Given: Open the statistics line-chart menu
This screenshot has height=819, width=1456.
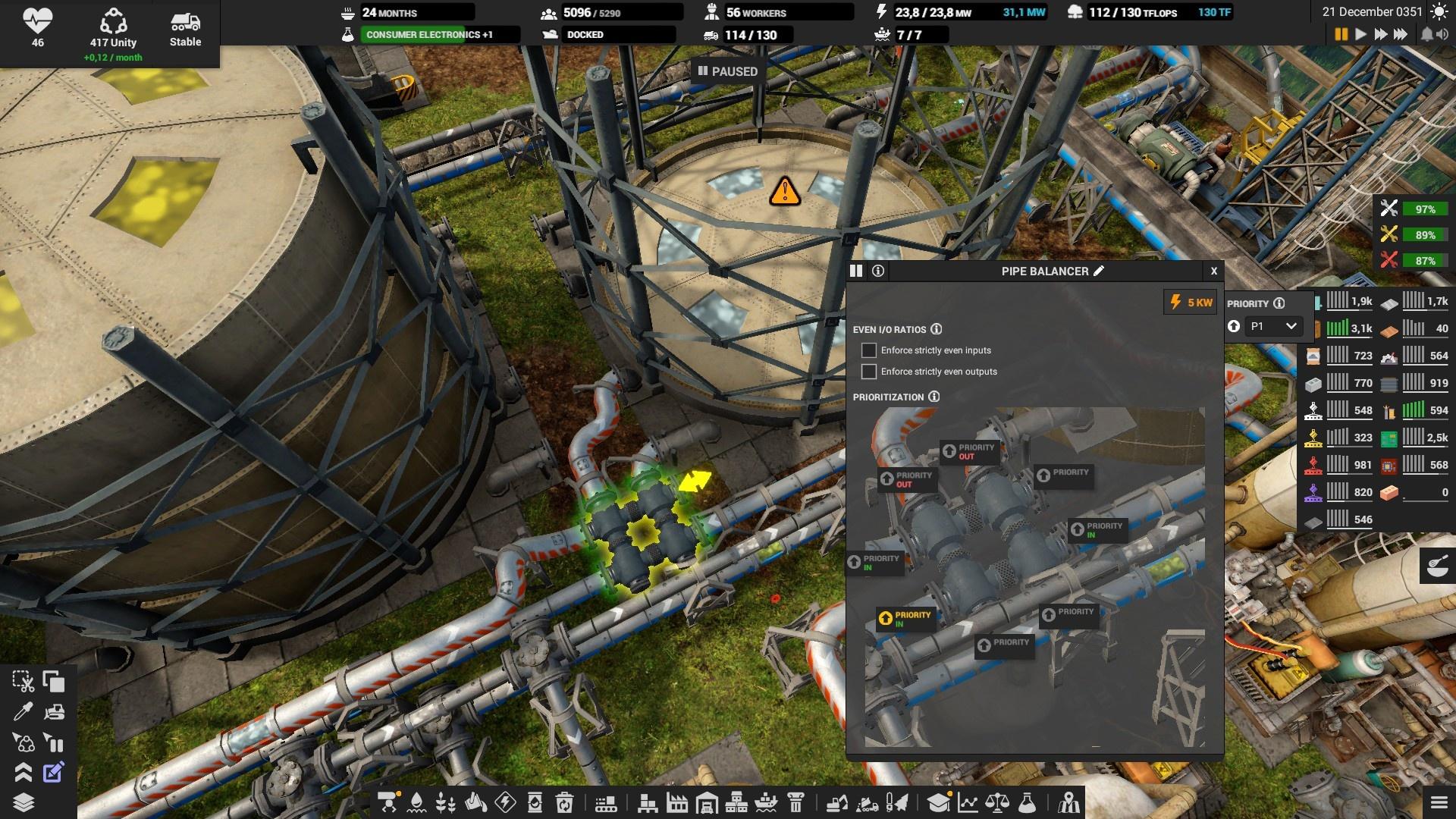Looking at the screenshot, I should pos(968,802).
